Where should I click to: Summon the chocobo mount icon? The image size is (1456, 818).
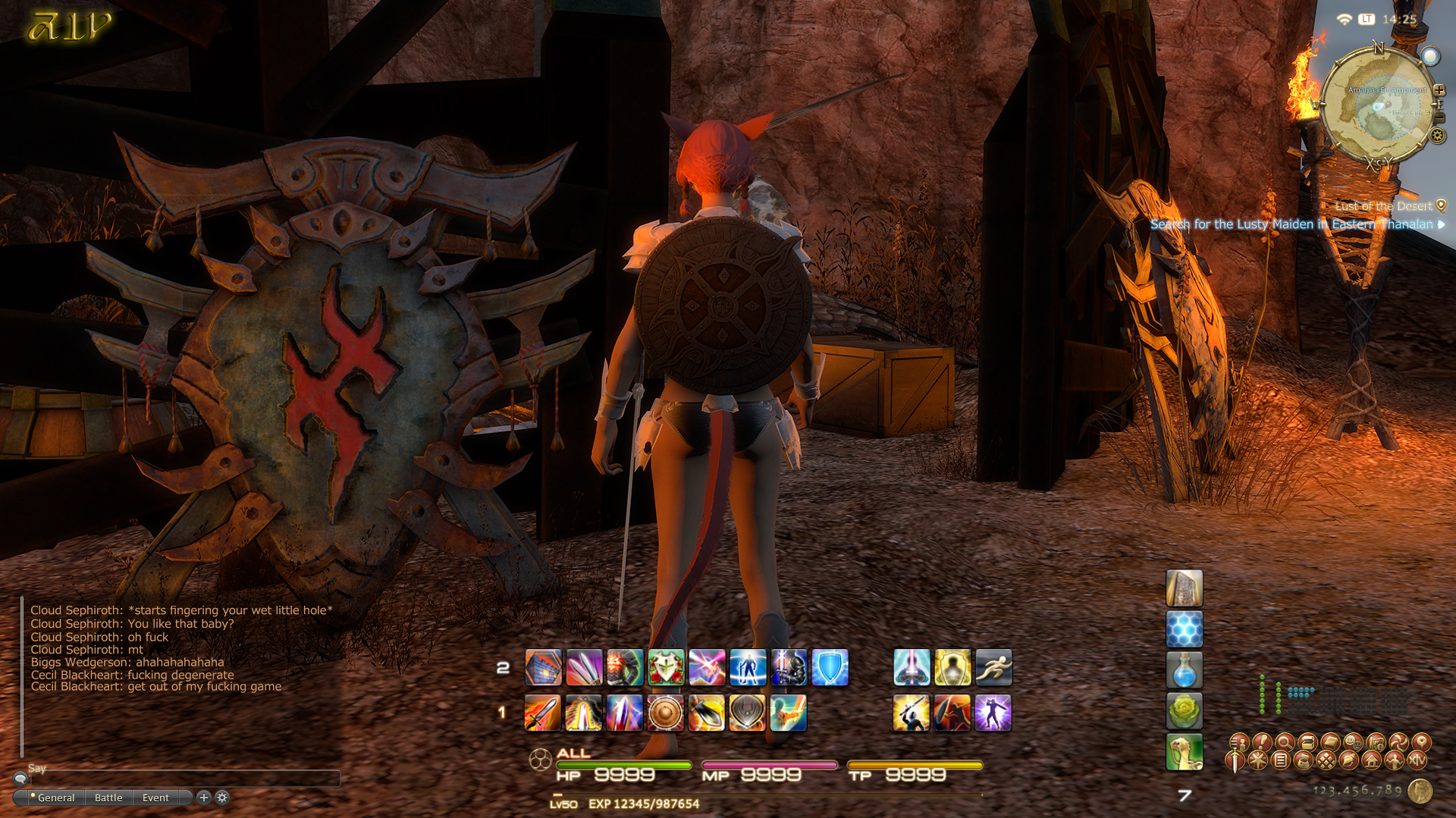pyautogui.click(x=1184, y=751)
